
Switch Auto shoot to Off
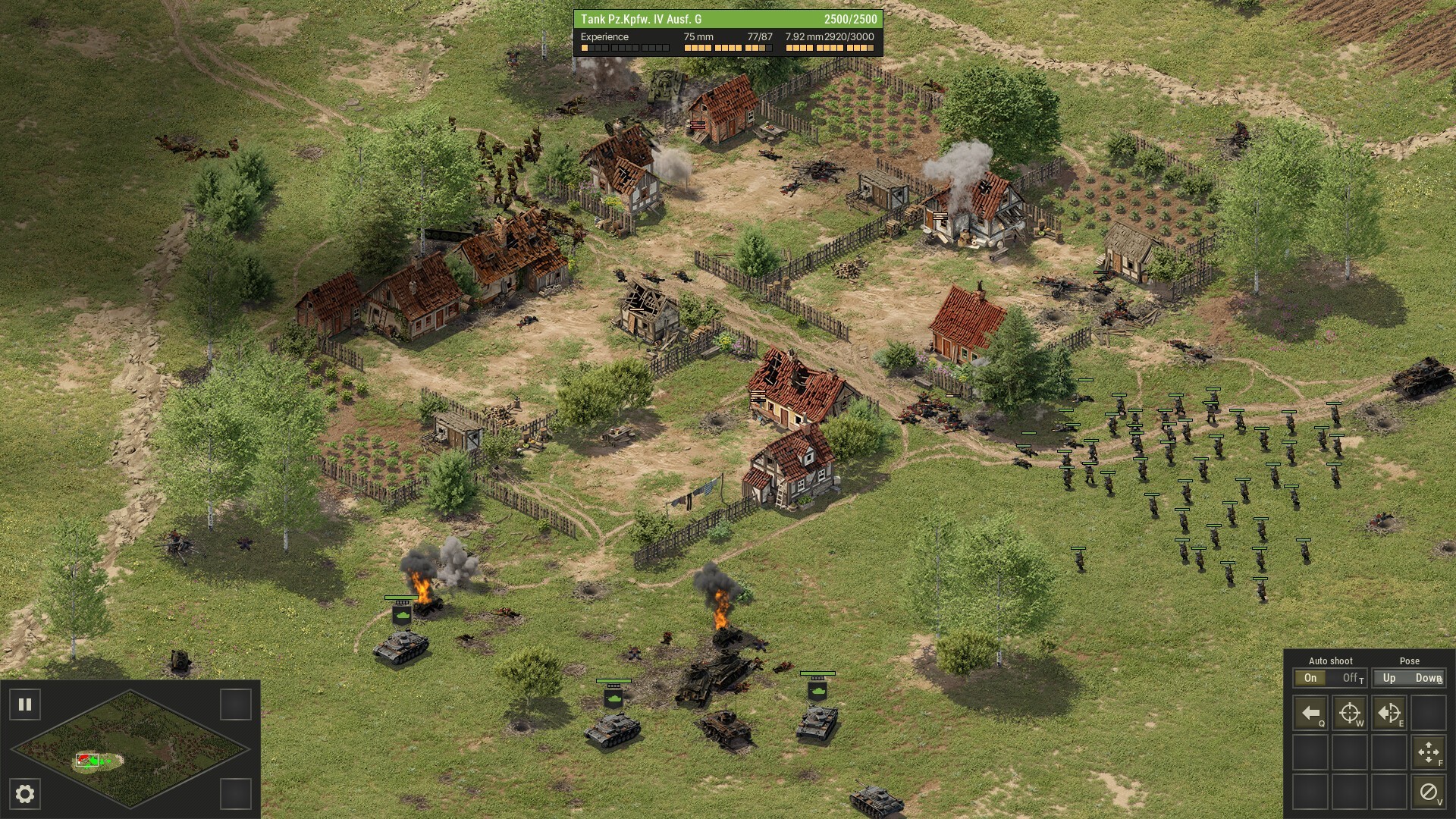coord(1351,678)
